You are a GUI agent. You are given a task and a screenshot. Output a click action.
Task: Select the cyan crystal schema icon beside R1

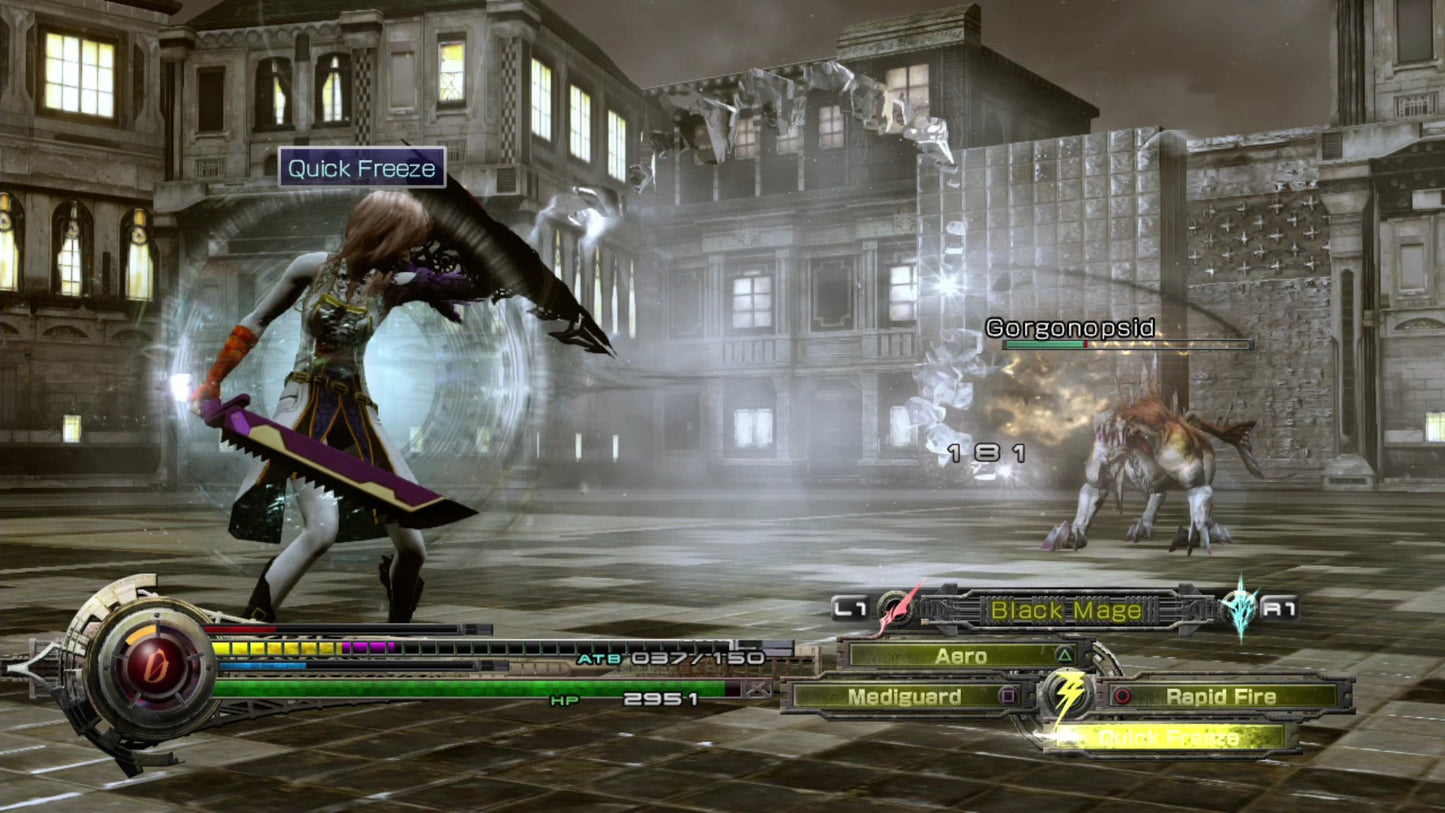(x=1240, y=610)
